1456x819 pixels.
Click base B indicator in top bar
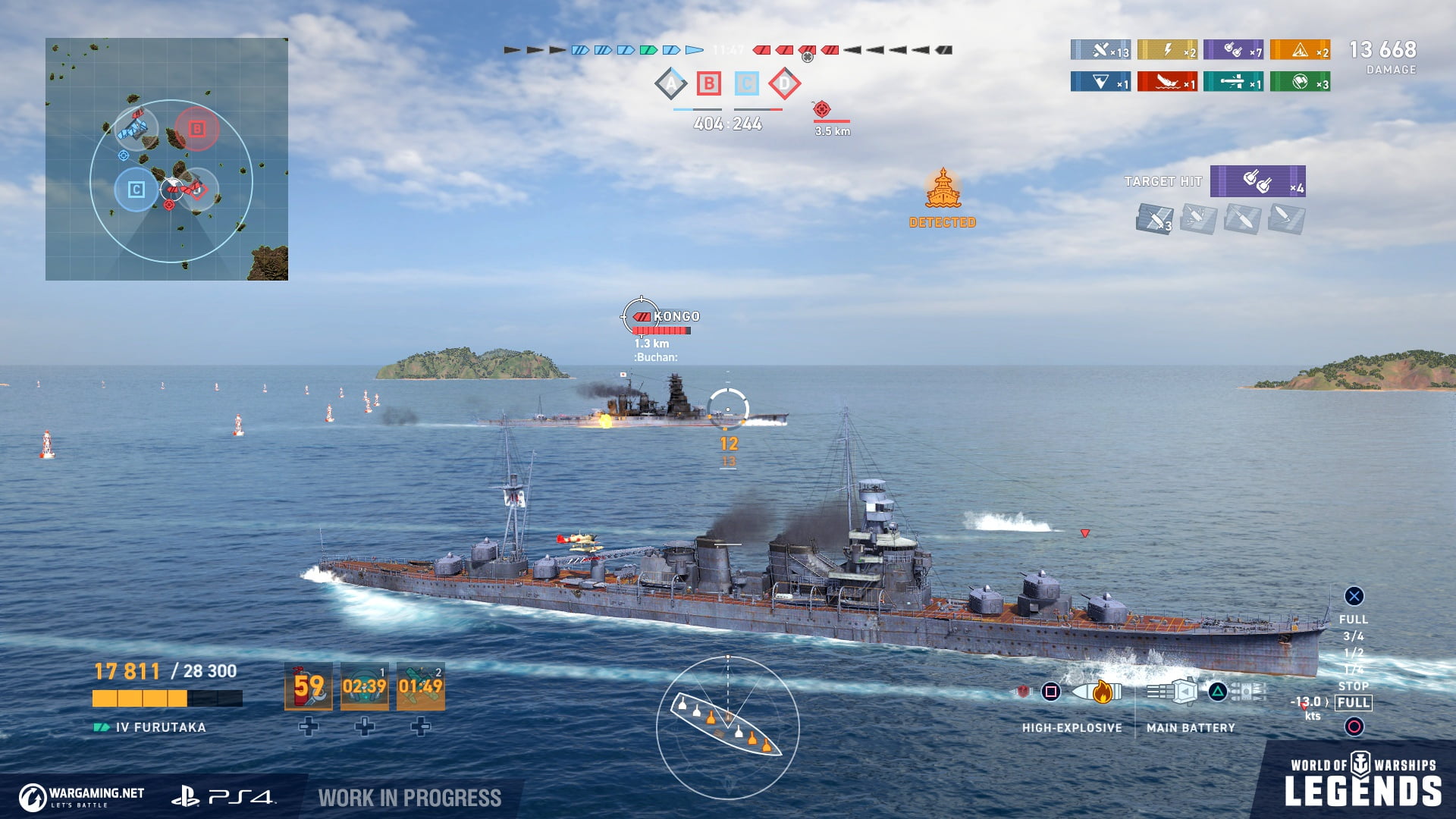coord(709,83)
